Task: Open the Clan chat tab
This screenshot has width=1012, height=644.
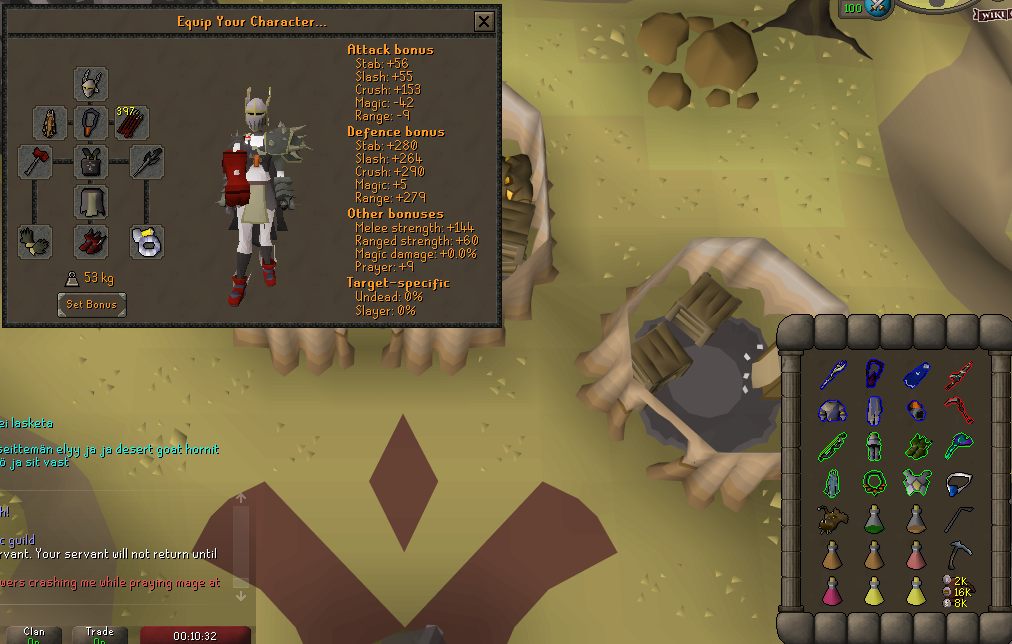Action: (x=34, y=634)
